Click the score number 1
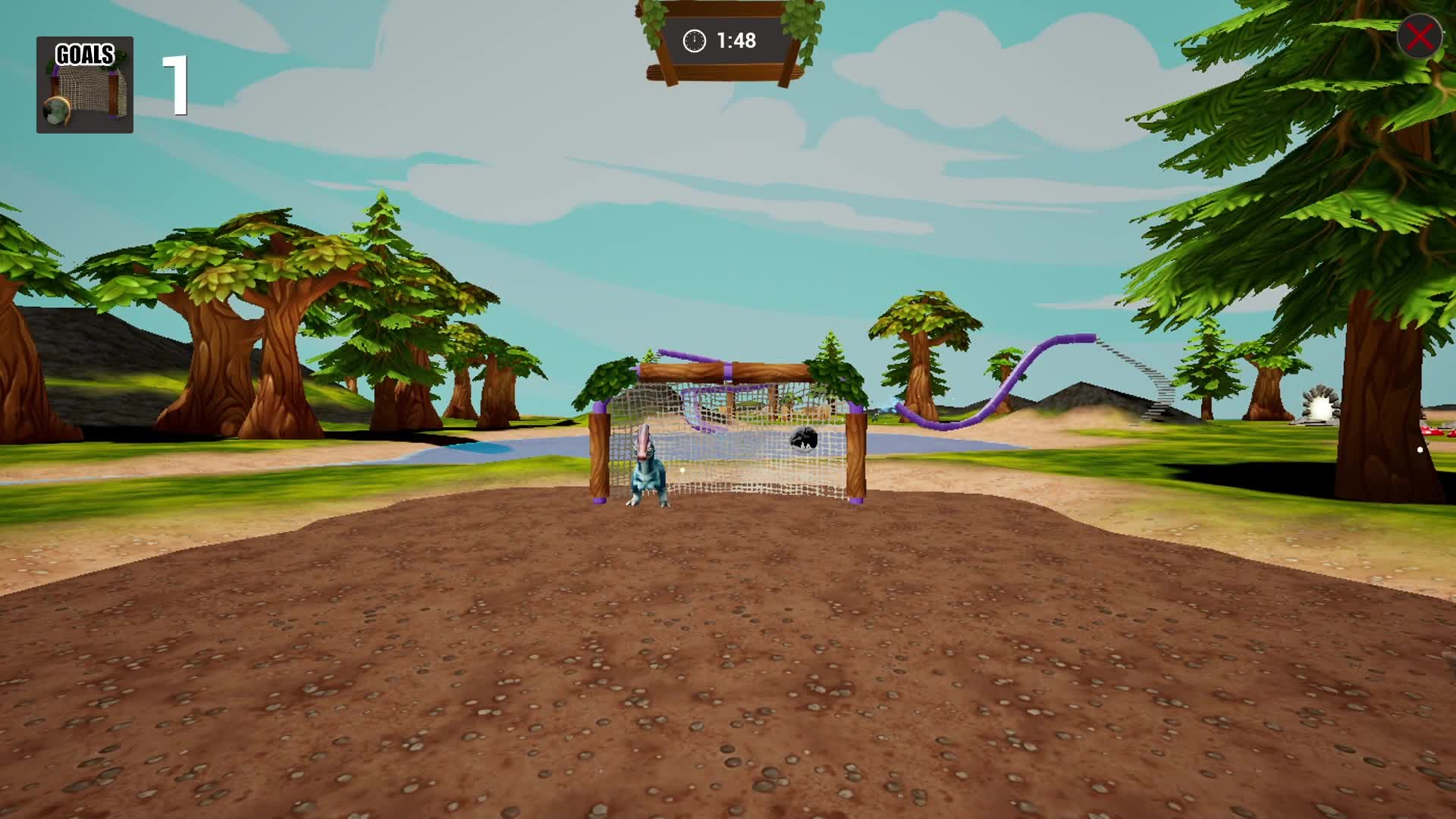This screenshot has height=819, width=1456. (175, 85)
